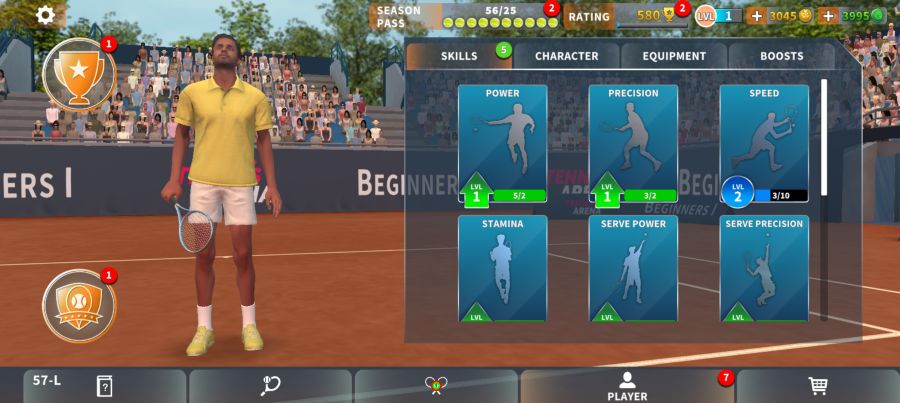The width and height of the screenshot is (900, 403).
Task: Switch to the Equipment tab
Action: pos(674,56)
